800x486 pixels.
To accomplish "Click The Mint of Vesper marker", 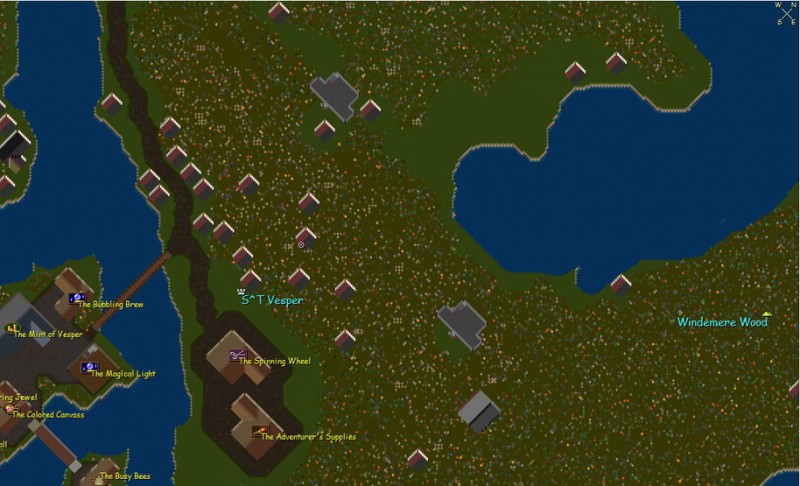I will [x=13, y=329].
